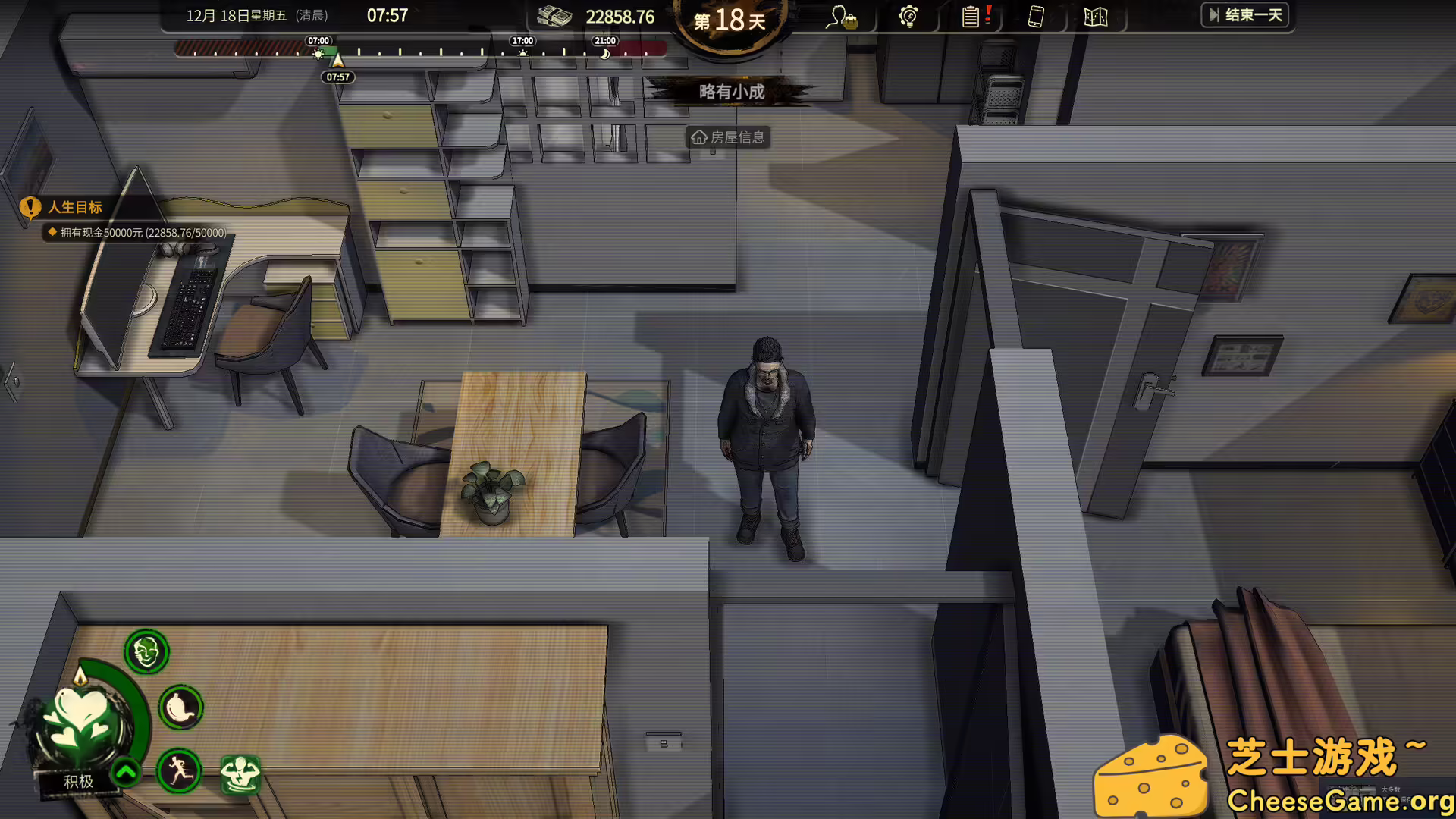Select the stomach hunger status icon
This screenshot has width=1456, height=819.
180,707
